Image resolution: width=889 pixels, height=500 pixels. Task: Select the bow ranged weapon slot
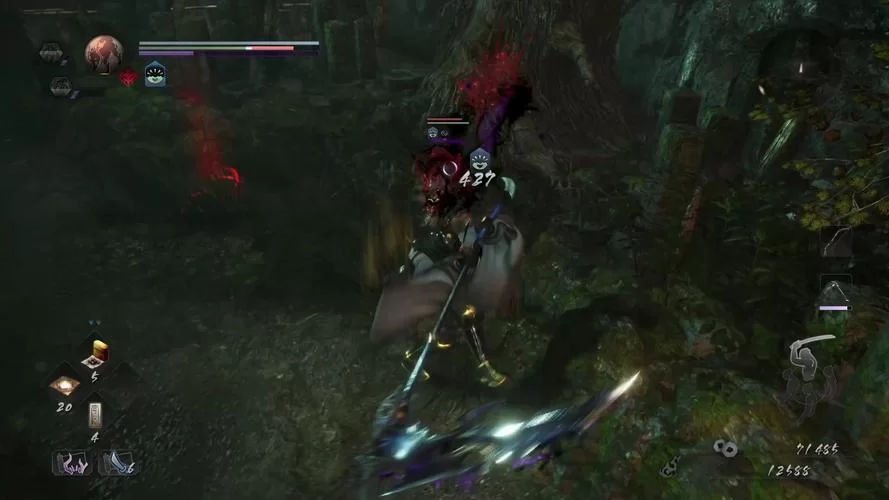835,243
